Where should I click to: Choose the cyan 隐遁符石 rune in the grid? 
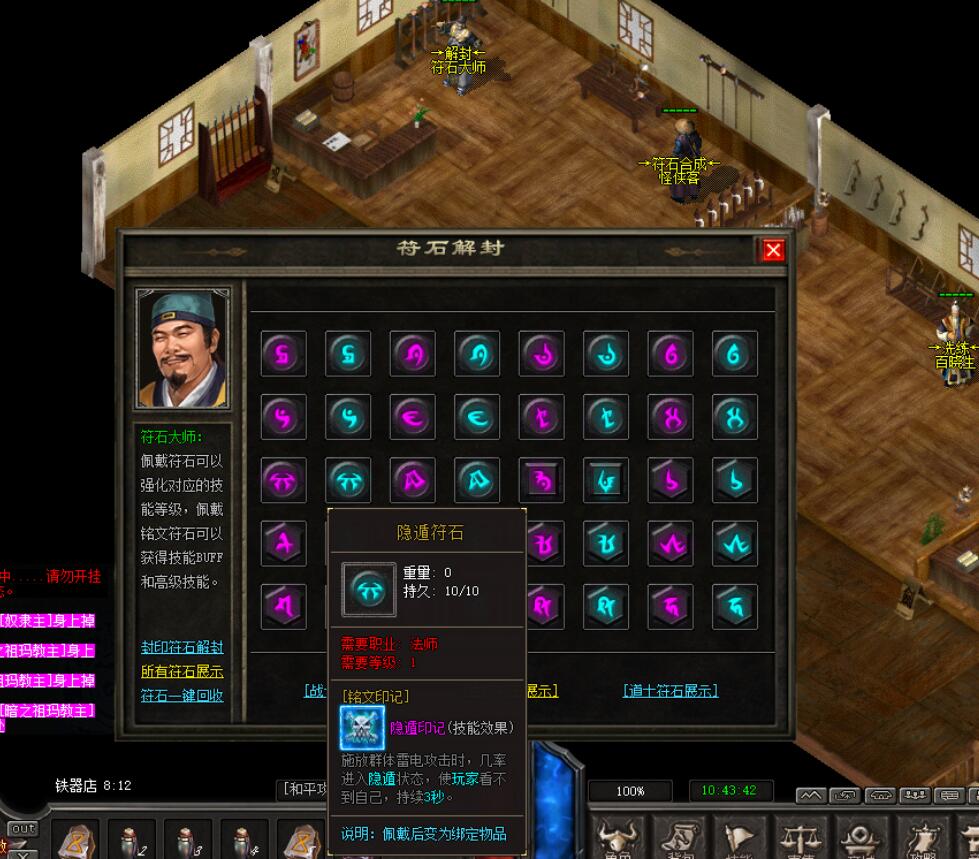348,481
